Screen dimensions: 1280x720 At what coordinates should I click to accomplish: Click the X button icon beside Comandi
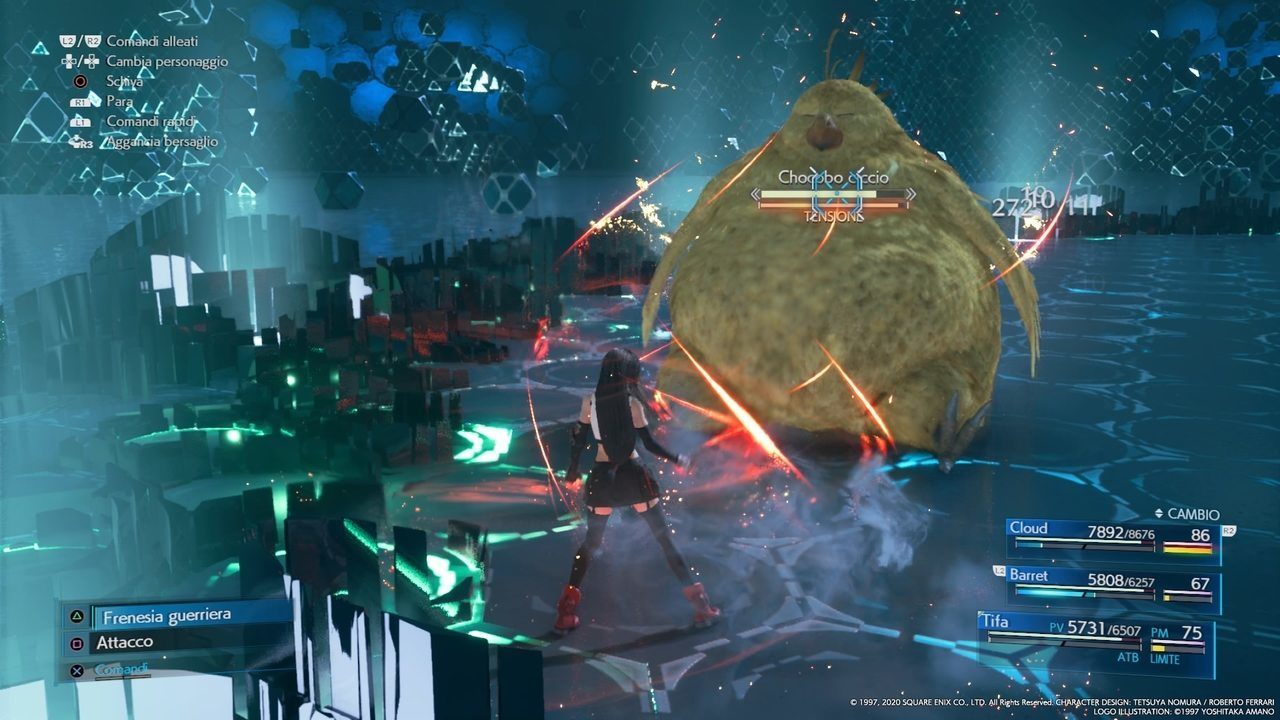[x=77, y=672]
